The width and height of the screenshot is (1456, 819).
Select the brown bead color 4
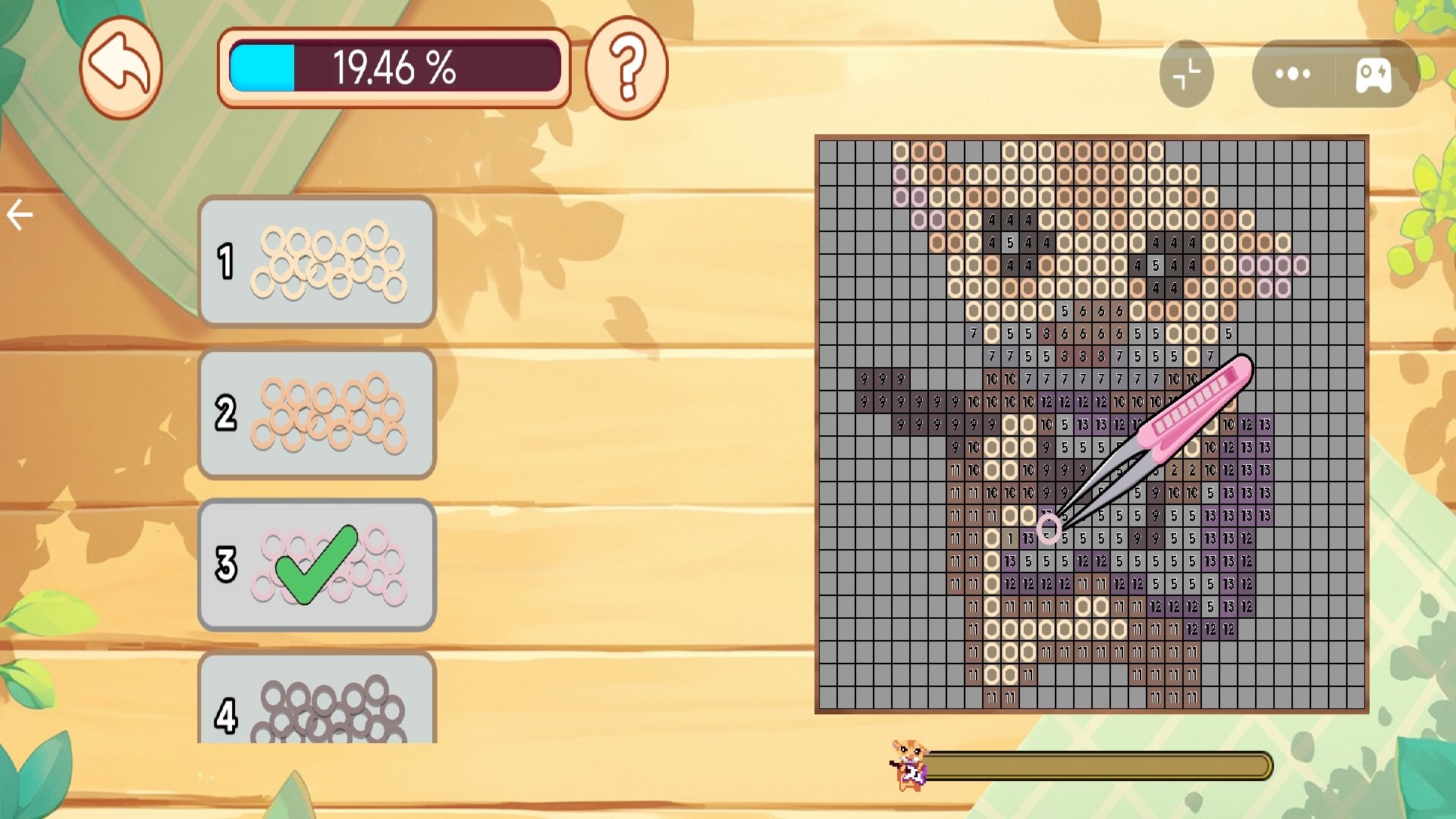tap(317, 701)
